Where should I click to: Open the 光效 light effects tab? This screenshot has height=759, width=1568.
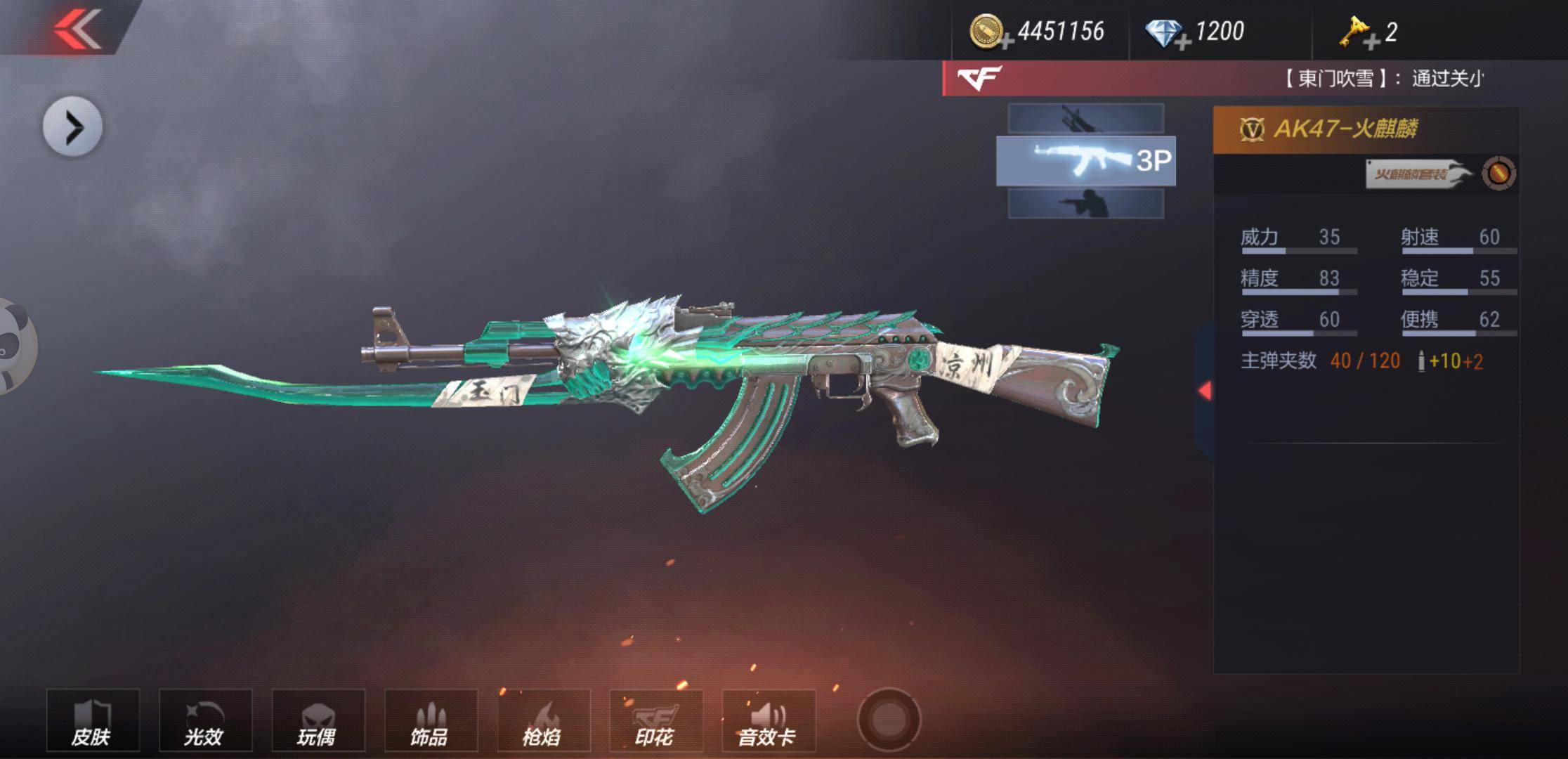(x=205, y=720)
